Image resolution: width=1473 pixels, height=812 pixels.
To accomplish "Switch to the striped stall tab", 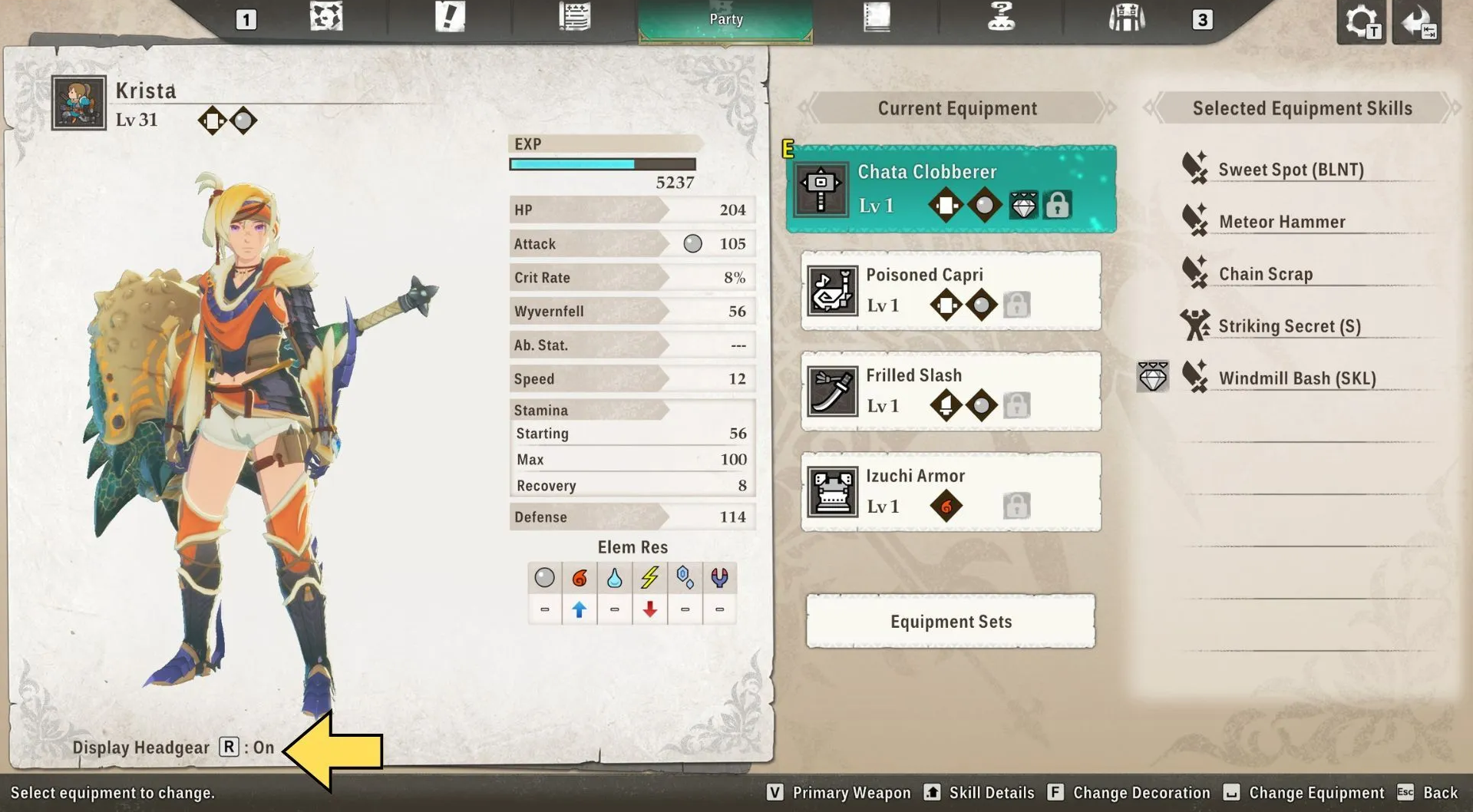I will [x=1126, y=18].
